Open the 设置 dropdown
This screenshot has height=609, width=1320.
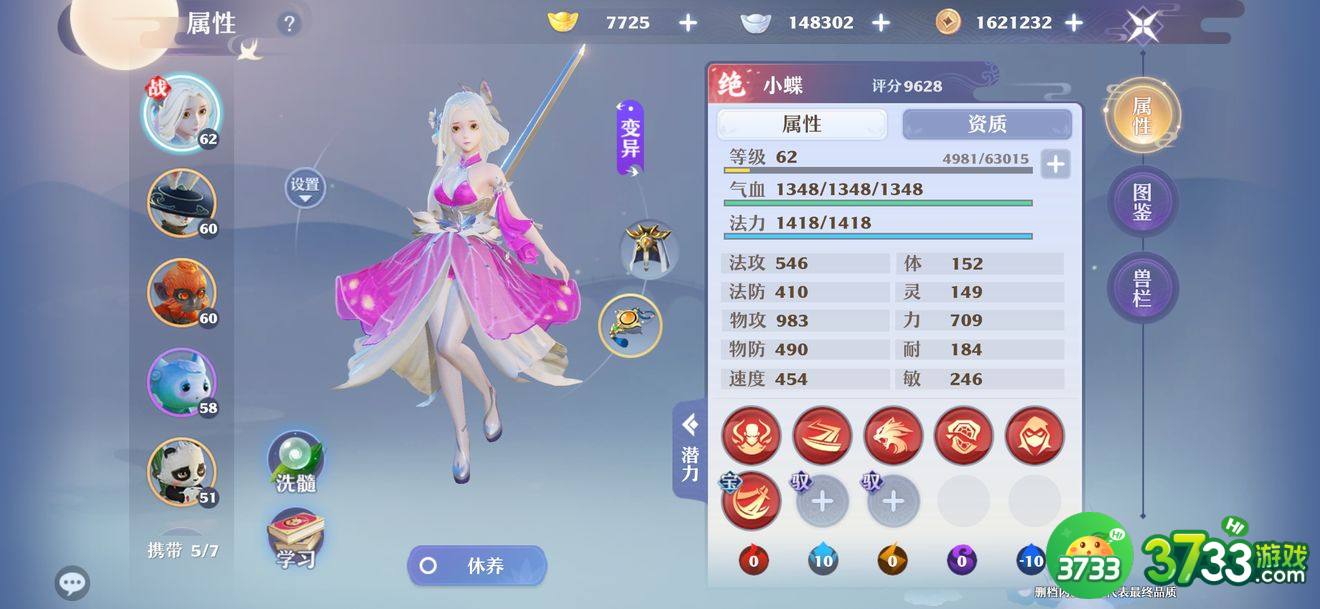tap(305, 187)
